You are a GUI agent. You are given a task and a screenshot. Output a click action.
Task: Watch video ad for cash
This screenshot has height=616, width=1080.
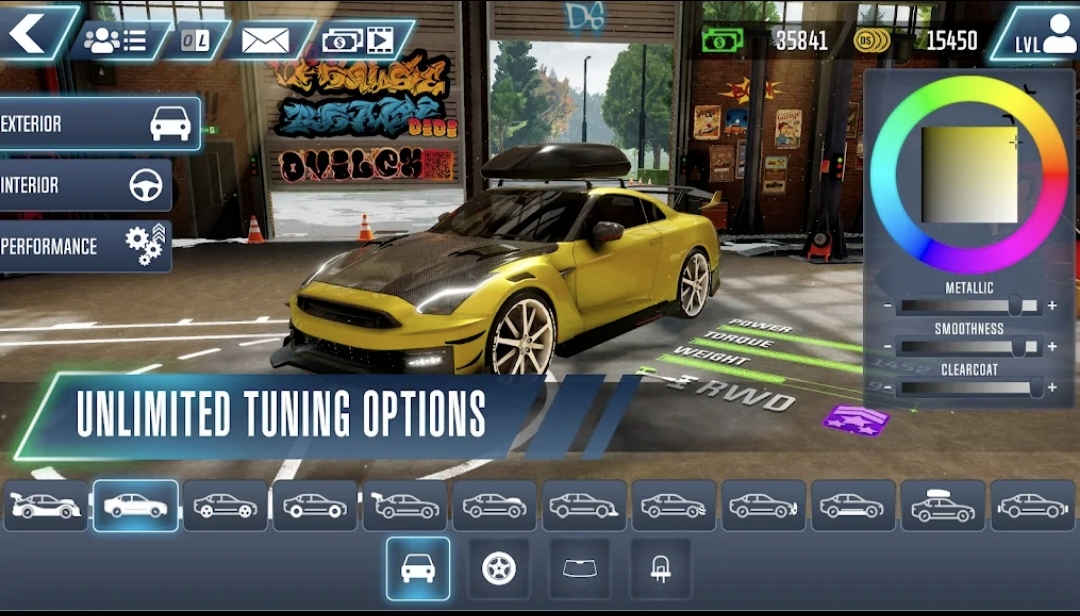coord(358,40)
